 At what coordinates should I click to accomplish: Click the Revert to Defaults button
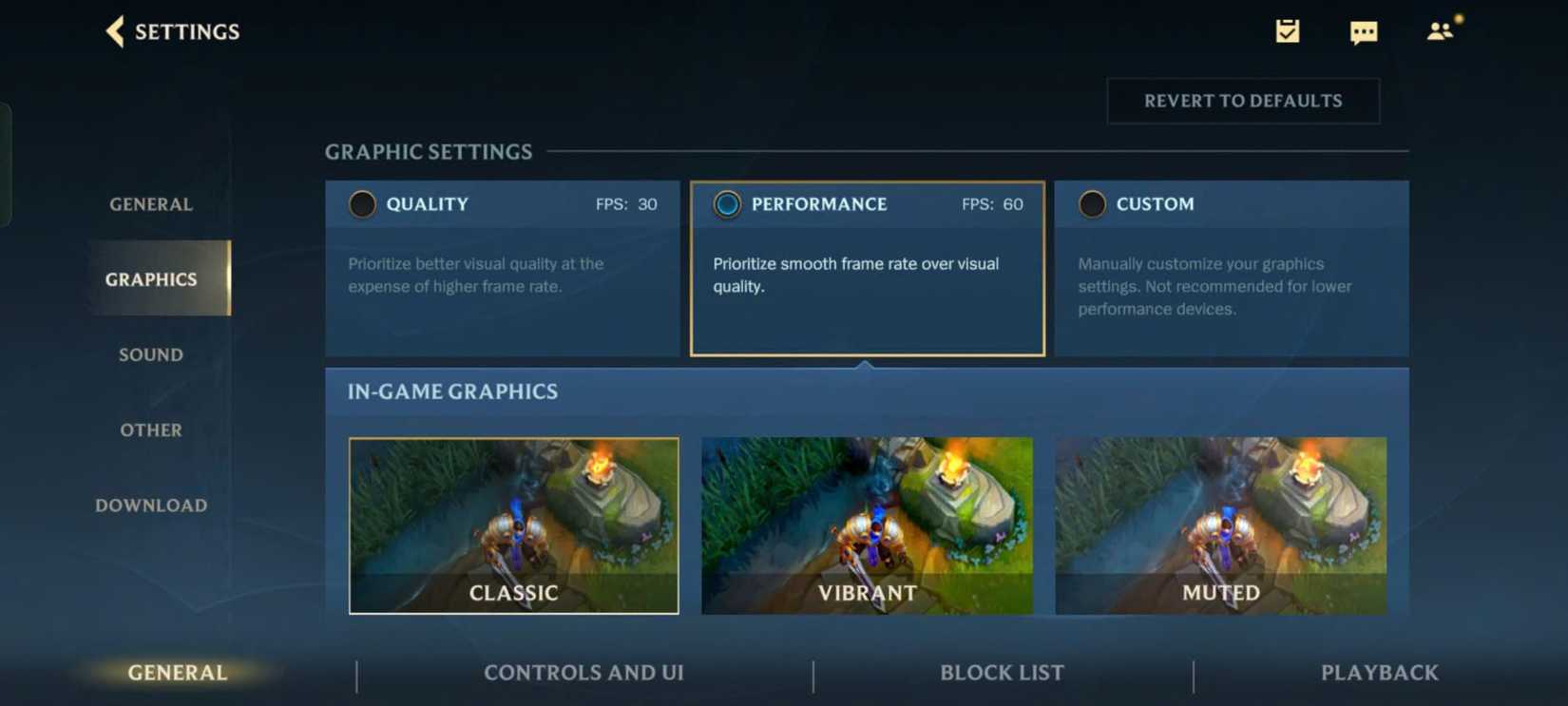click(x=1243, y=100)
